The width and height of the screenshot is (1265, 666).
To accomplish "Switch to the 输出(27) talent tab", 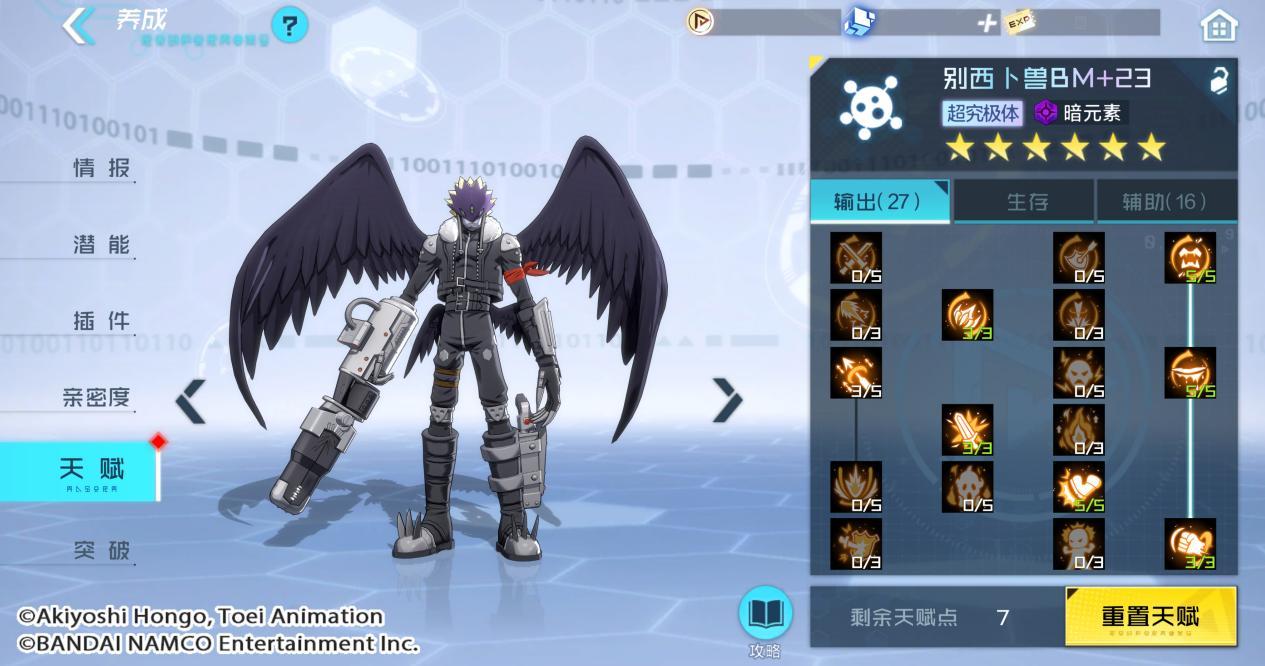I will point(878,201).
